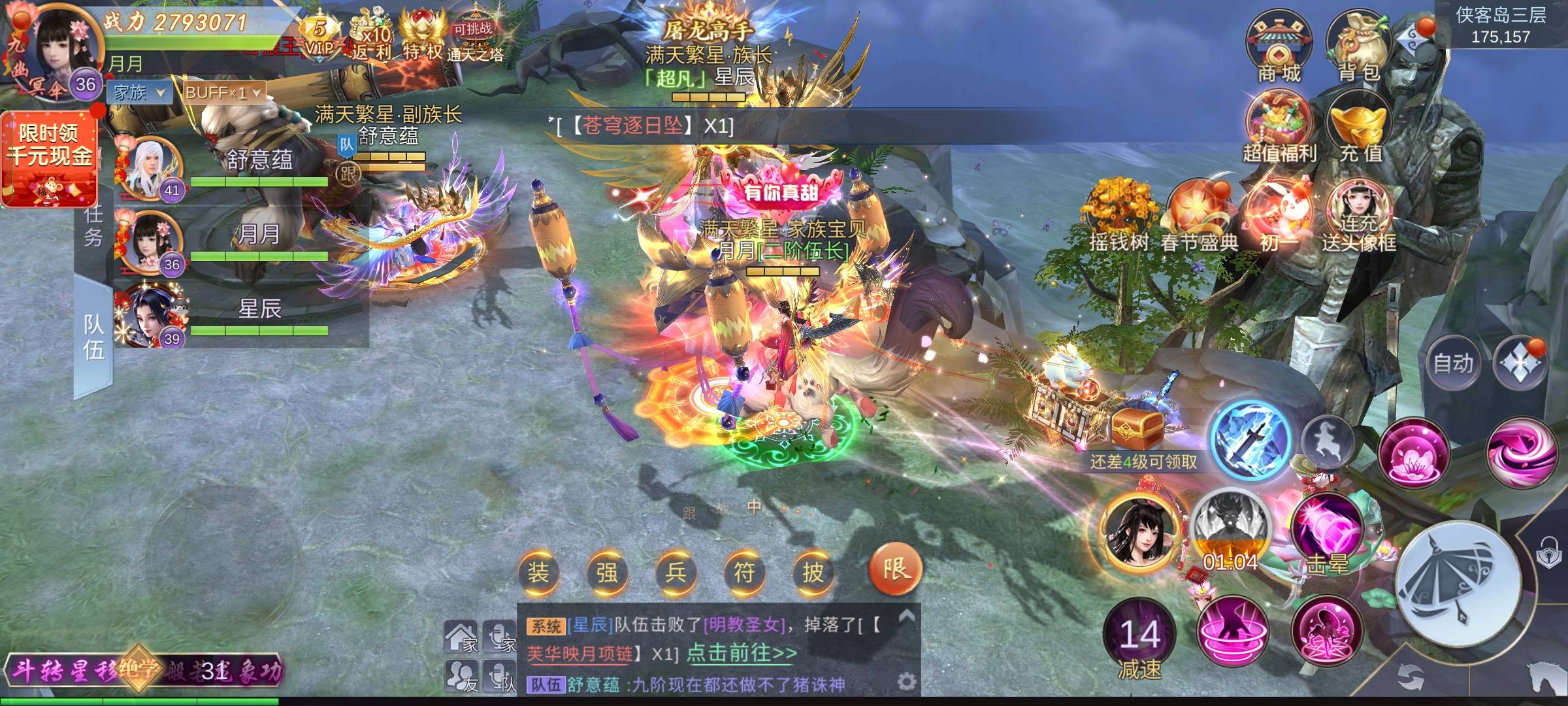Follow the 点击前往 link in chat
1568x706 pixels.
coord(742,654)
